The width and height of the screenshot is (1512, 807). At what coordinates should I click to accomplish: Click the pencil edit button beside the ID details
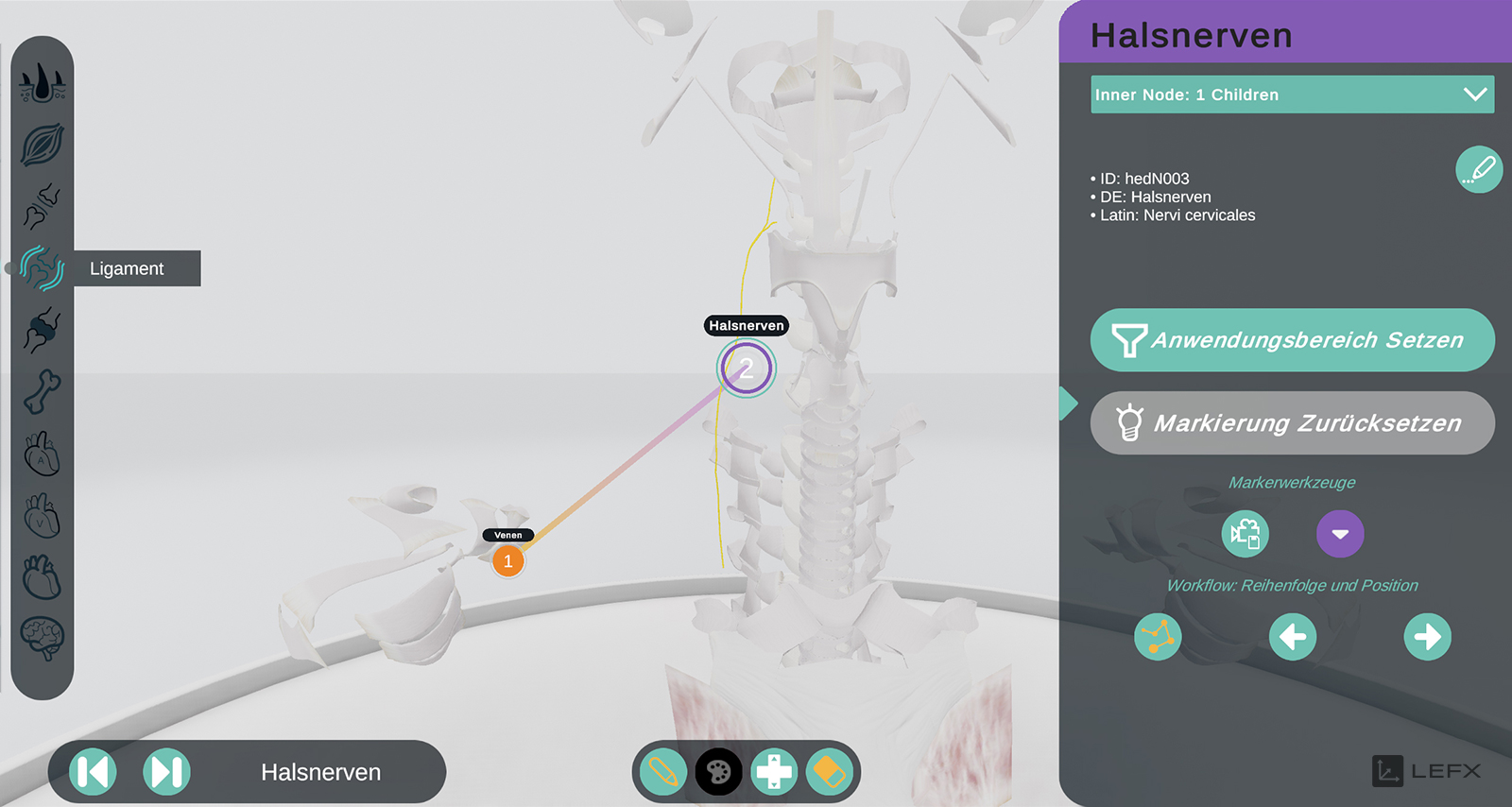point(1479,170)
